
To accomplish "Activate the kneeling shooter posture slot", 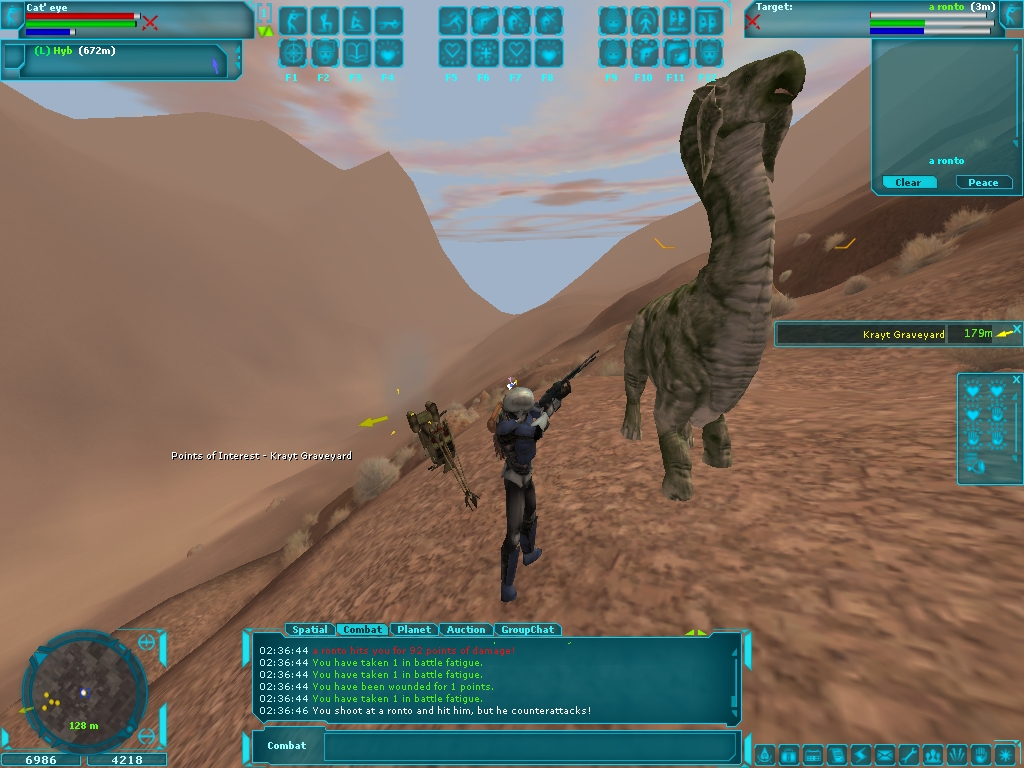I will (x=325, y=21).
